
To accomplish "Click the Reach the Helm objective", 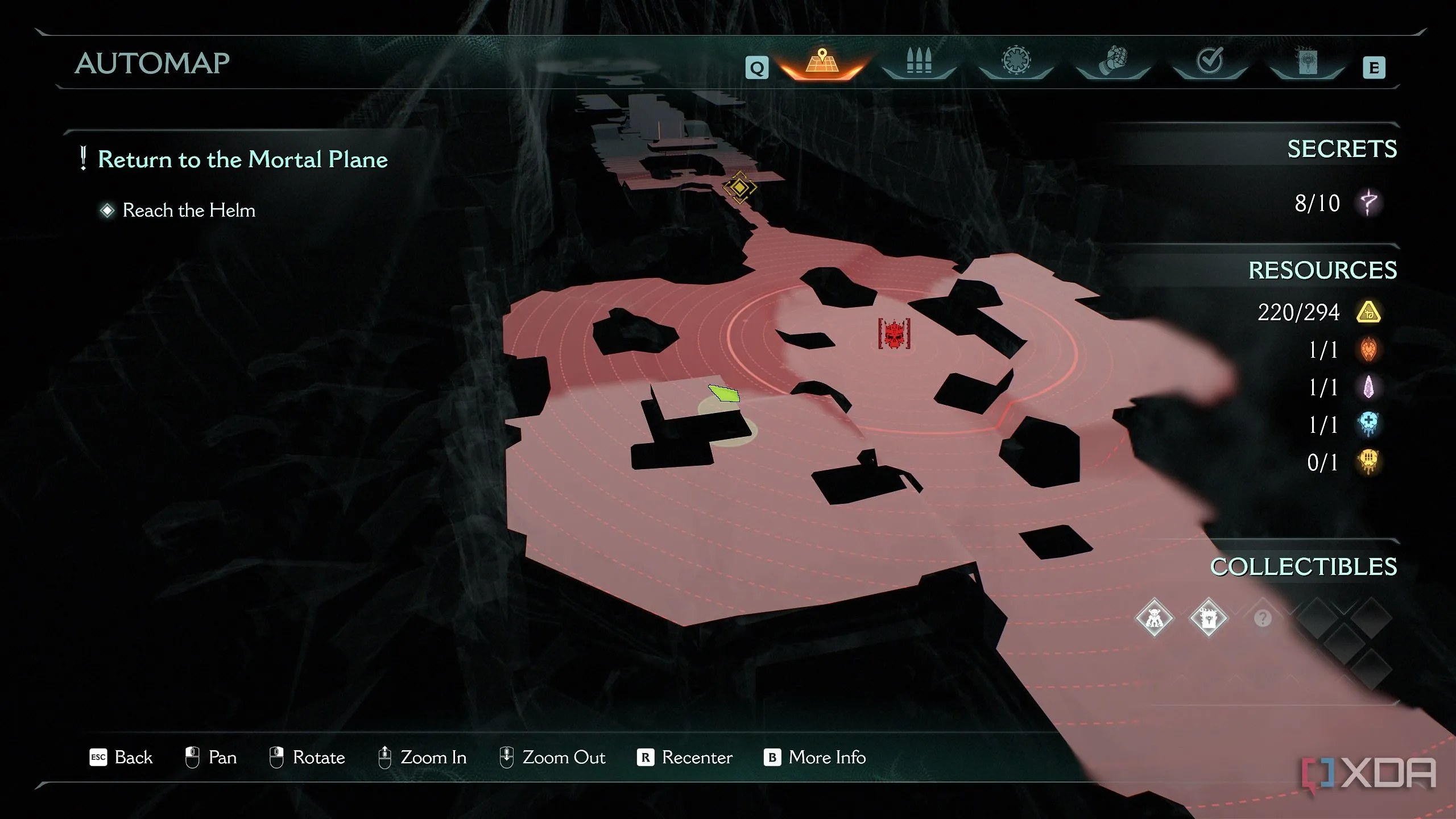I will coord(189,210).
